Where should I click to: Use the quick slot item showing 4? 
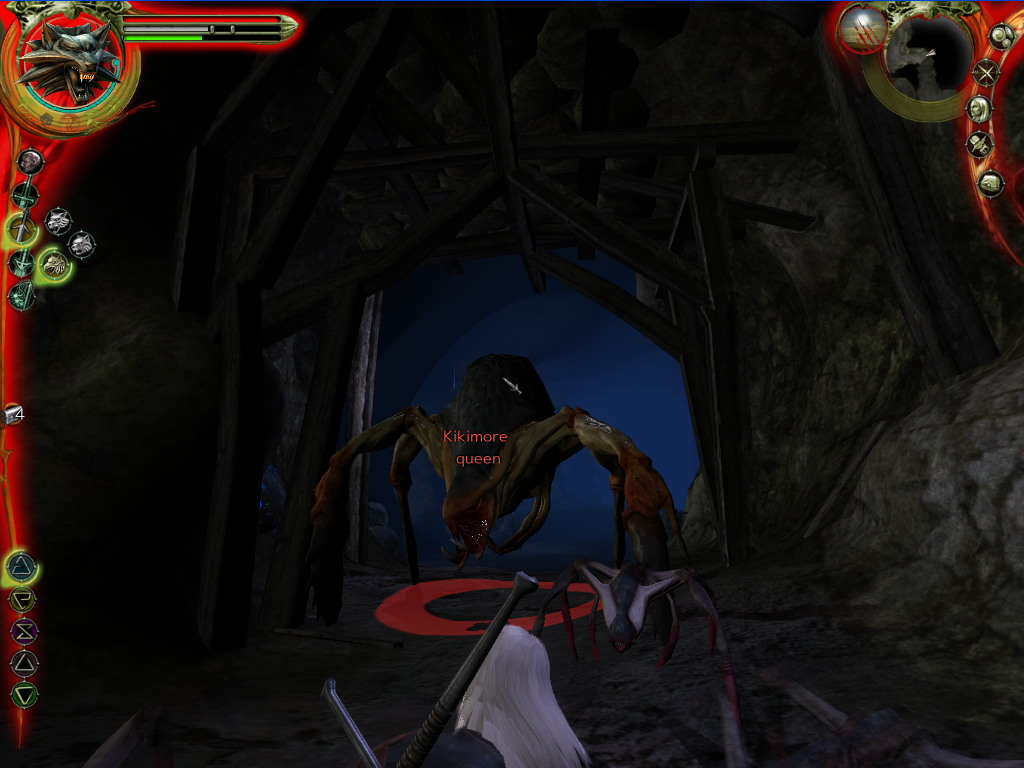pyautogui.click(x=13, y=414)
